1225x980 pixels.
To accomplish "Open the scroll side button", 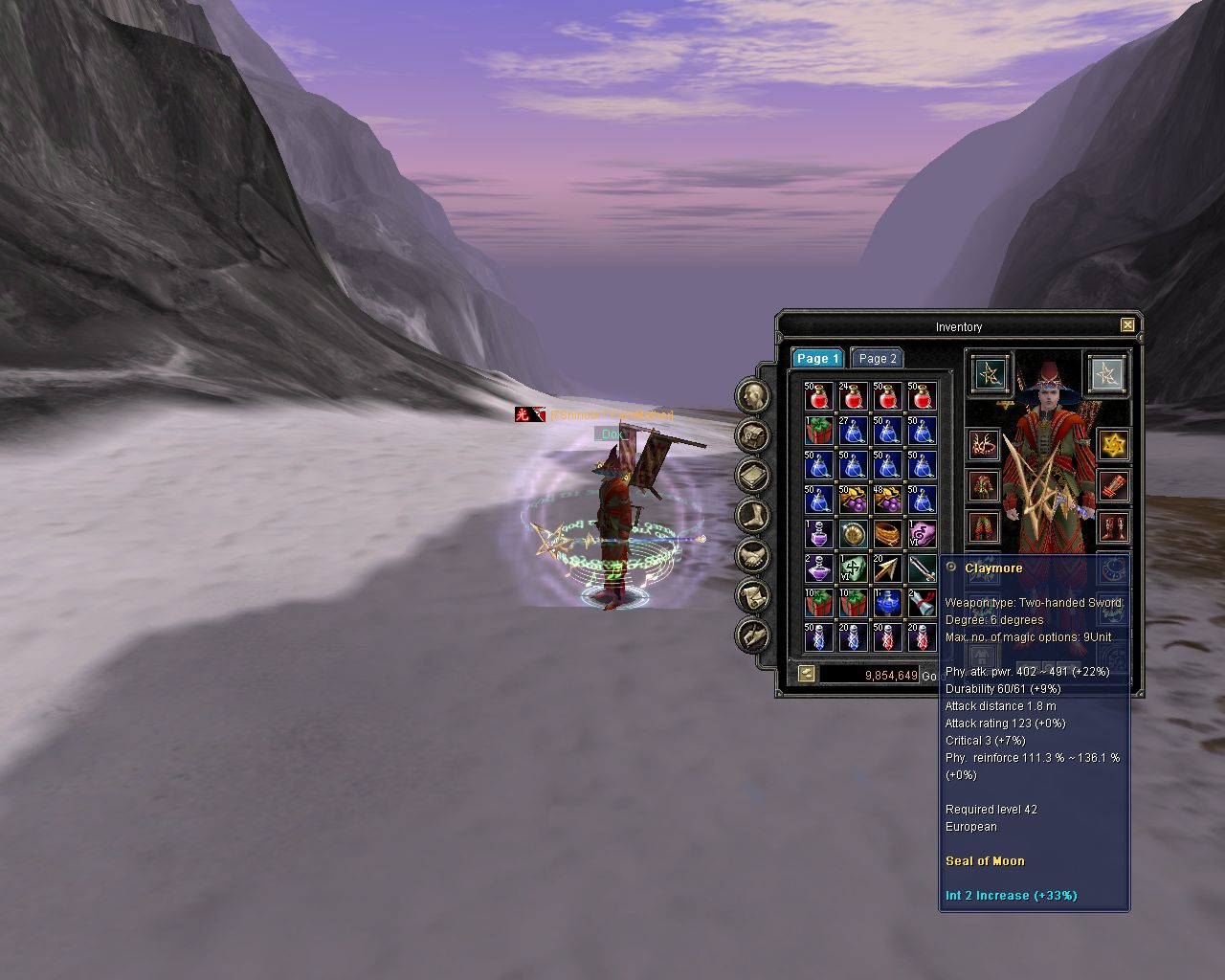I will 753,595.
